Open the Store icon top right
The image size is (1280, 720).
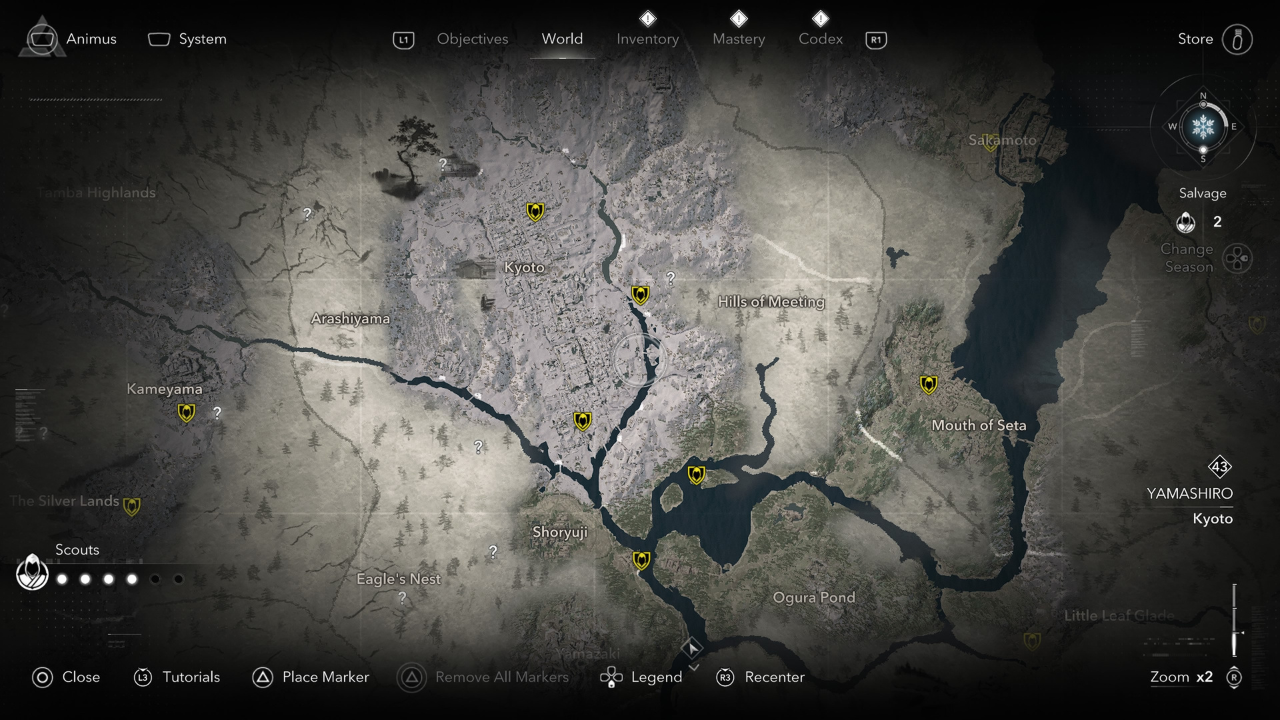pos(1237,38)
